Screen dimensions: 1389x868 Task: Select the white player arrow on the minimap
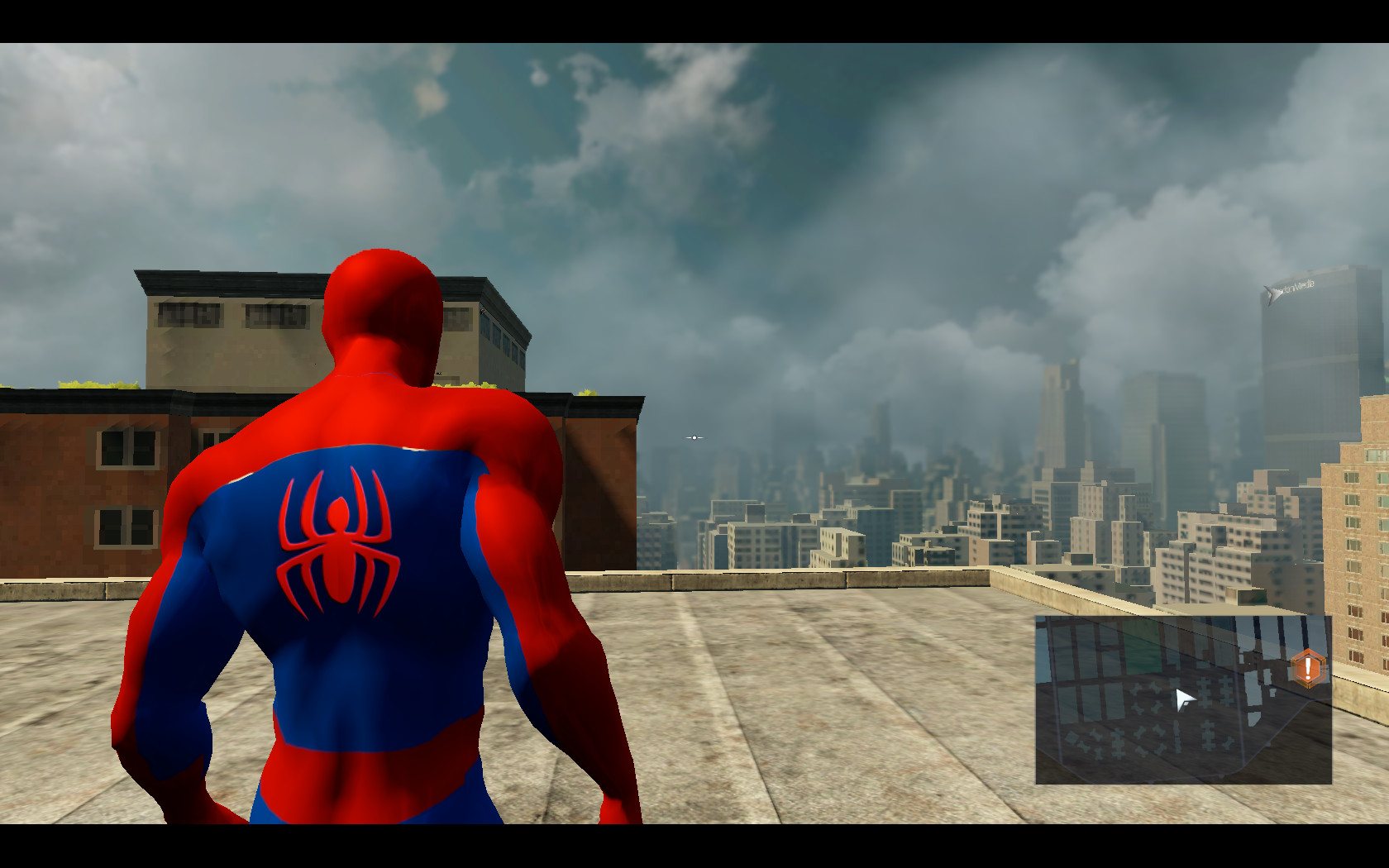click(1184, 700)
